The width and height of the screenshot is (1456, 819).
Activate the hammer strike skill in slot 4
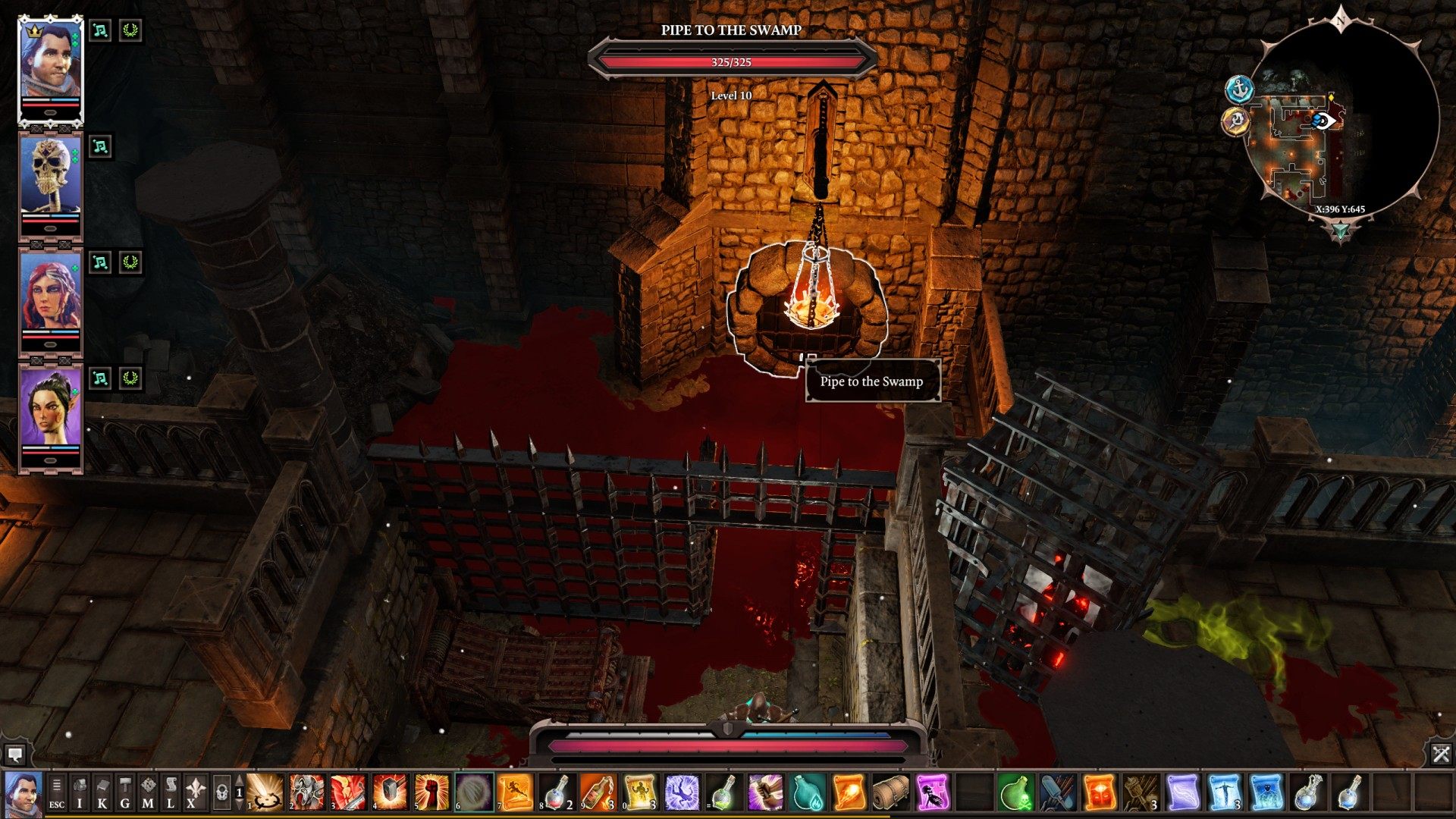click(x=390, y=793)
